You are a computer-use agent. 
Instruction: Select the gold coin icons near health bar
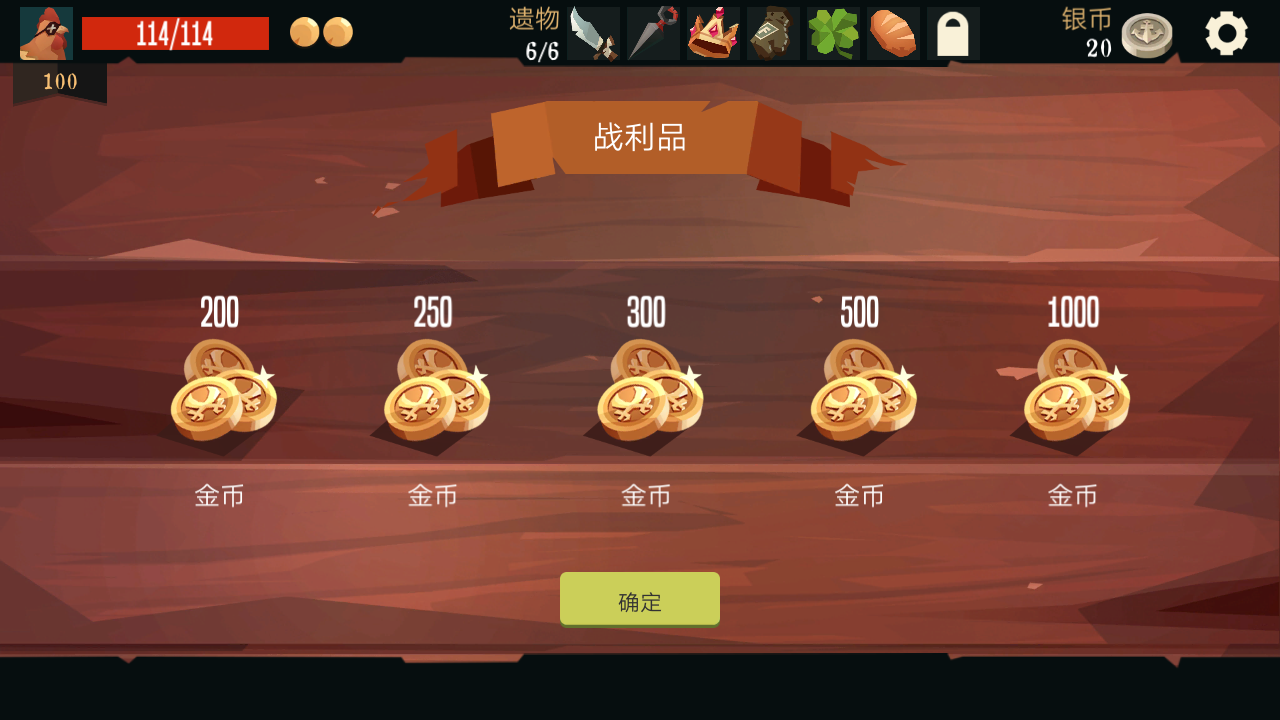pyautogui.click(x=320, y=31)
